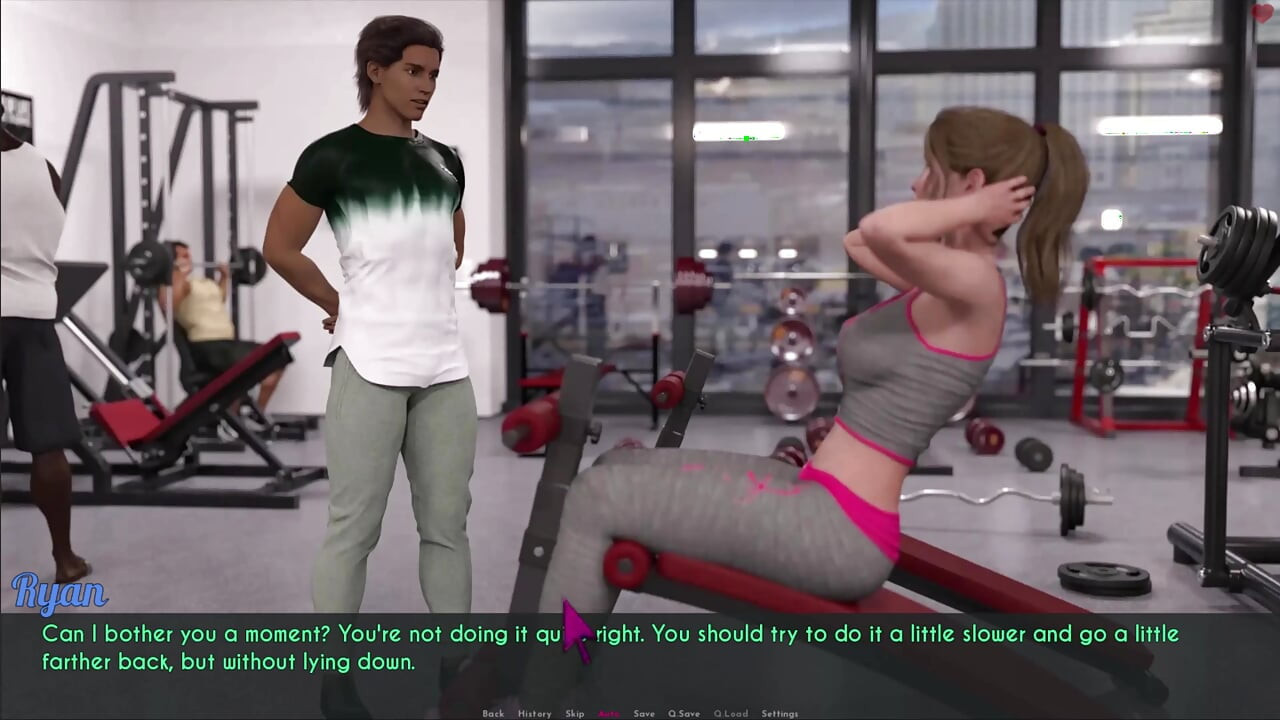Viewport: 1280px width, 720px height.
Task: Load the most recent Quick Save
Action: (730, 713)
